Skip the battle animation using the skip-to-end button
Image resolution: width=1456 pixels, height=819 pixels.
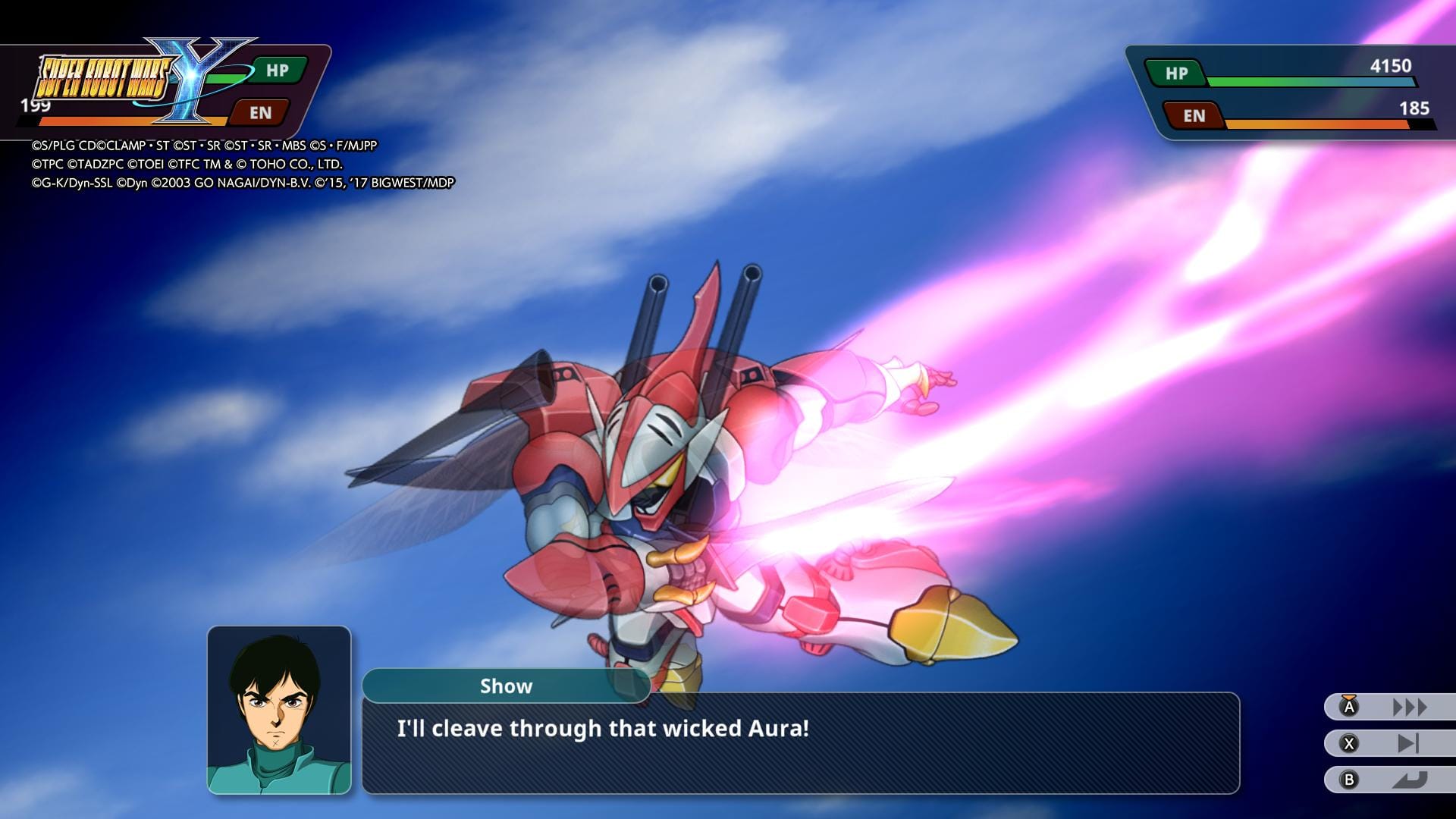click(x=1391, y=744)
